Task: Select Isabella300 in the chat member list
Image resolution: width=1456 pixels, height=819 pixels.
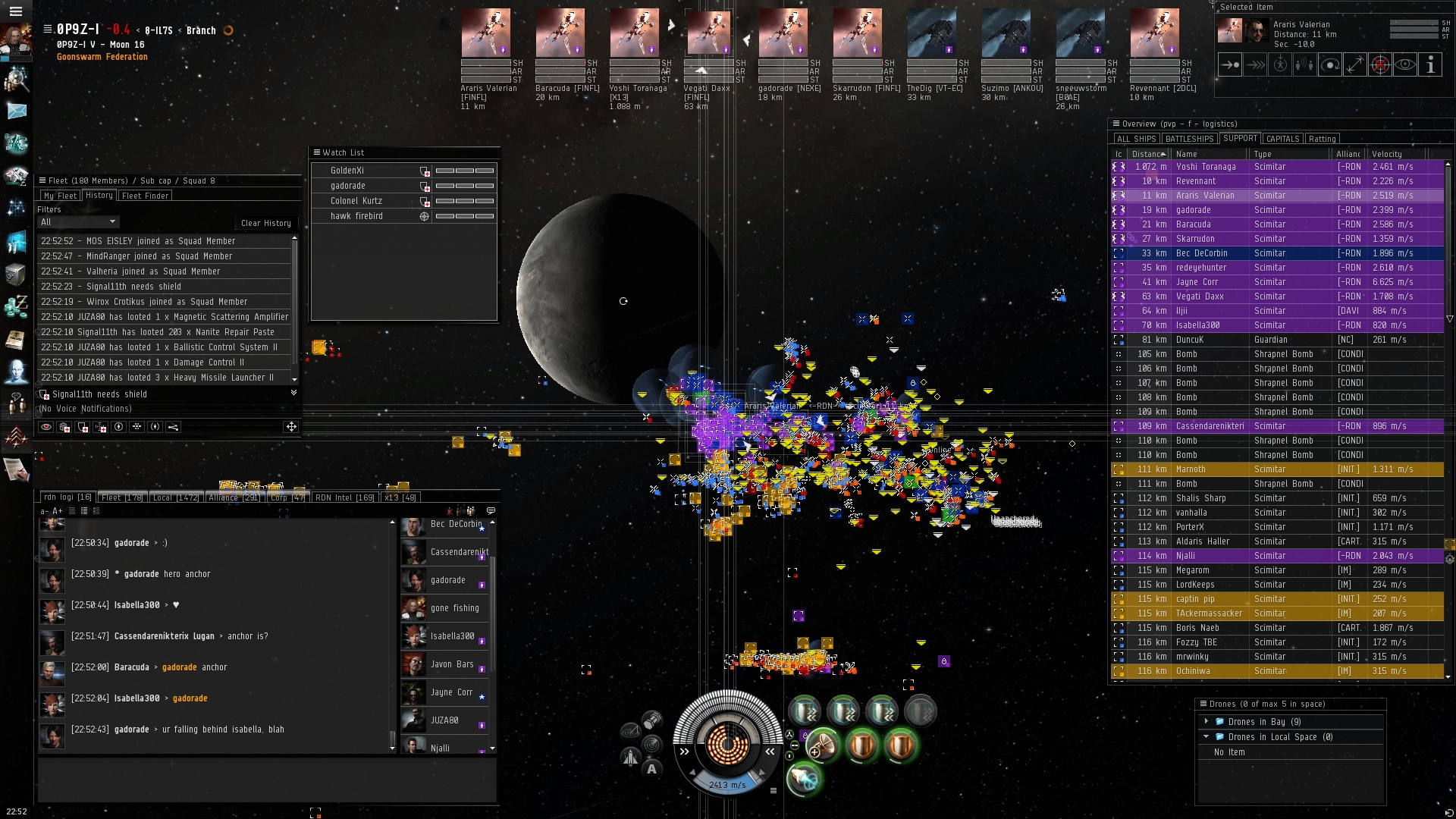Action: coord(452,636)
